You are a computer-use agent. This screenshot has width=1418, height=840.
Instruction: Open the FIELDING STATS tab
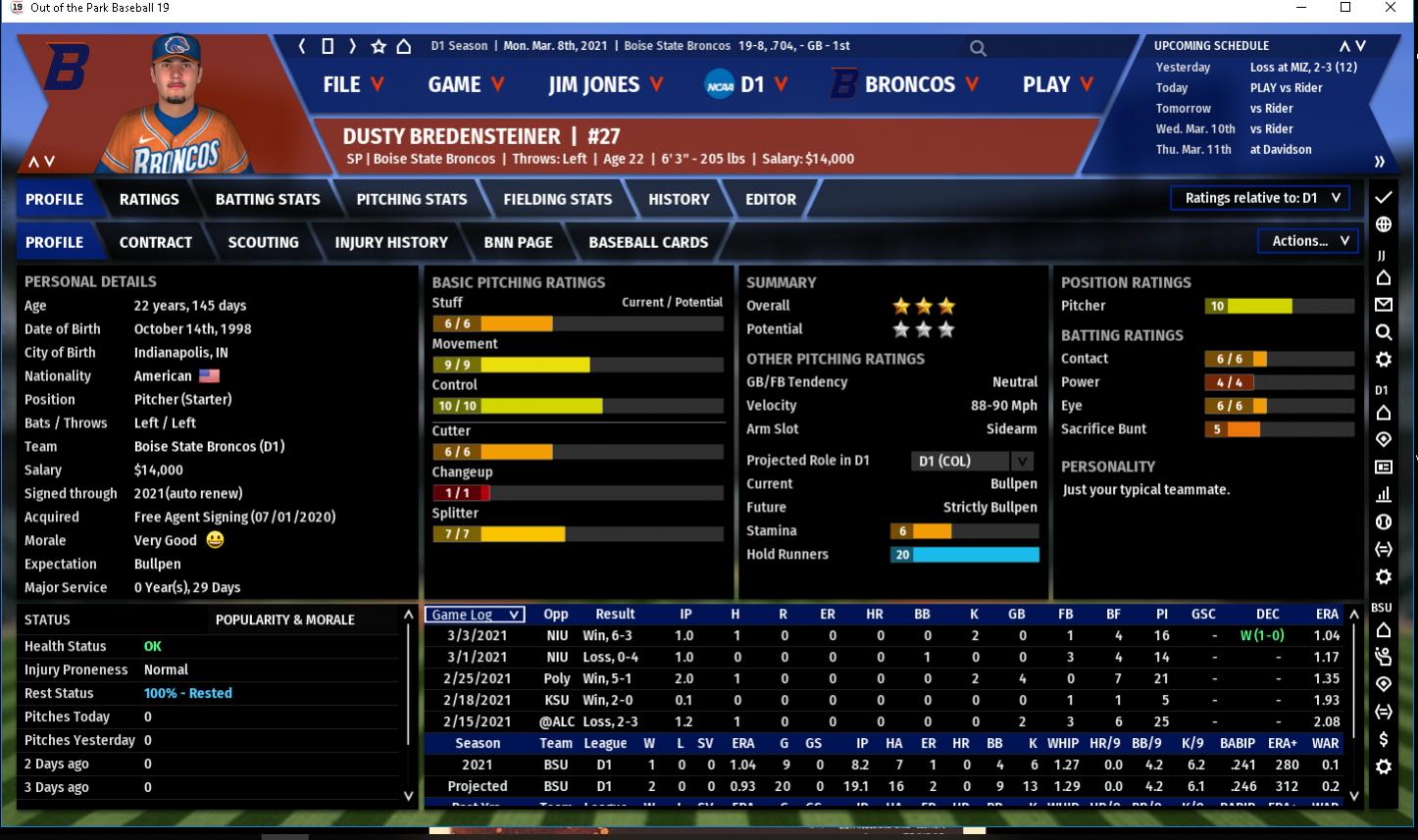click(x=557, y=199)
